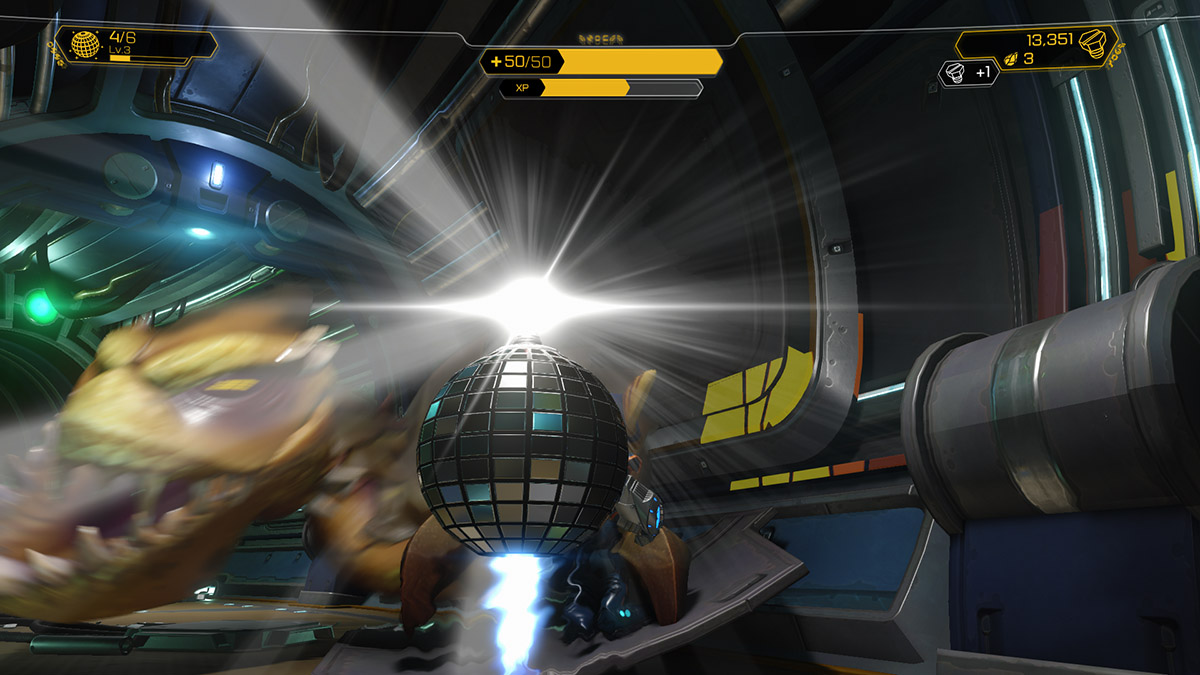The height and width of the screenshot is (675, 1200).
Task: Open the +1 bolt pickup notification
Action: coord(969,72)
